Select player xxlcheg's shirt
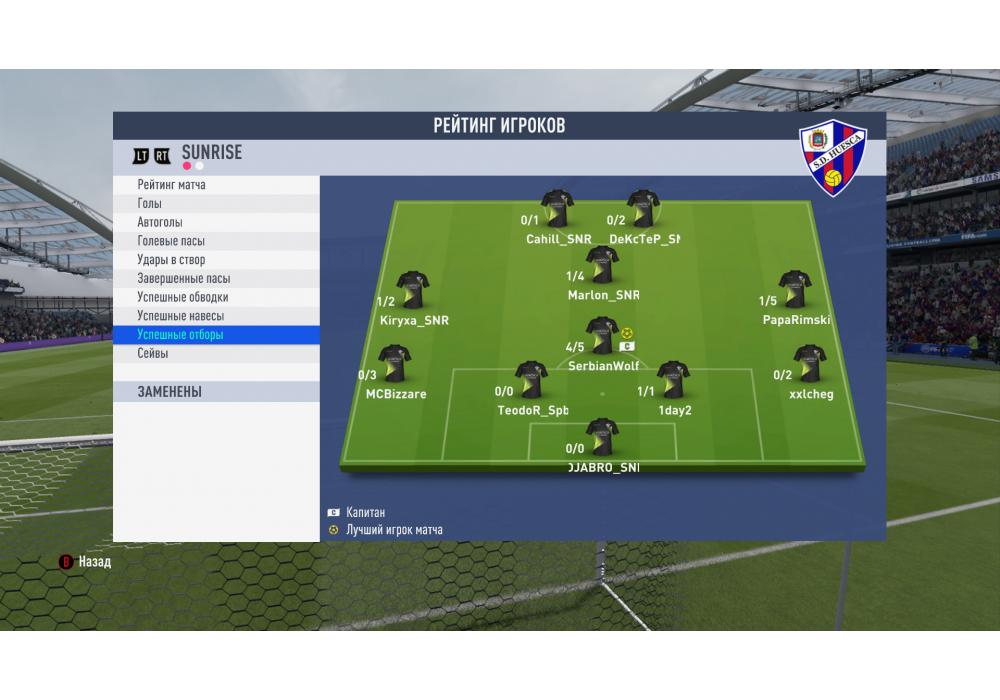This screenshot has height=700, width=1000. click(x=808, y=365)
